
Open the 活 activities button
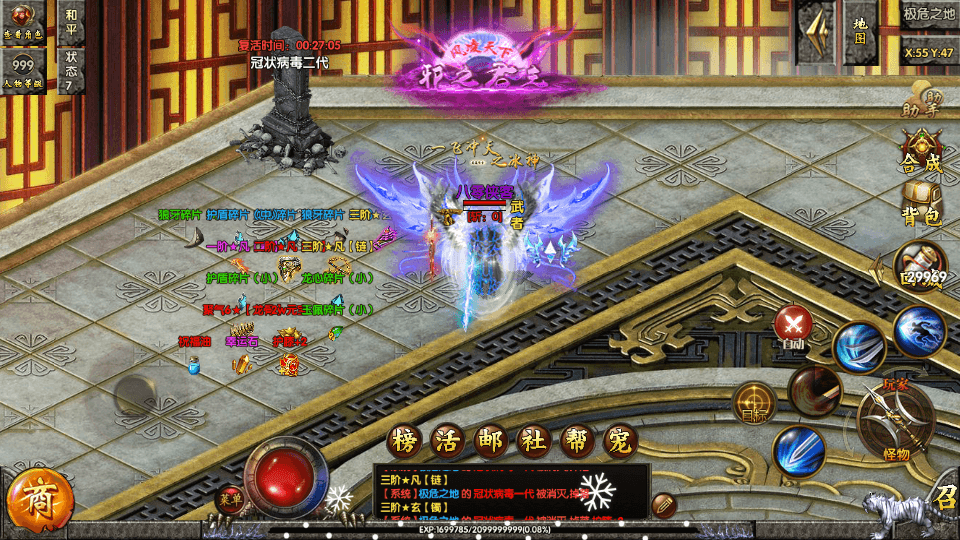coord(447,440)
